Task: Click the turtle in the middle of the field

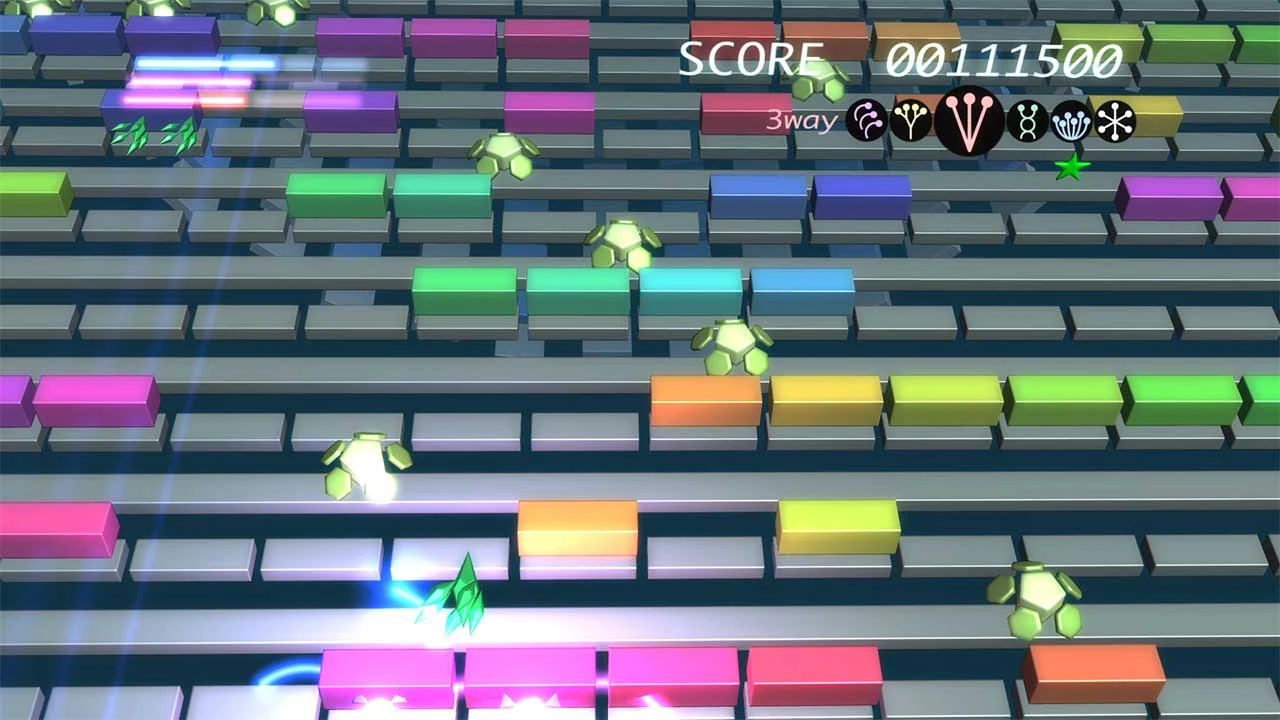Action: coord(733,344)
